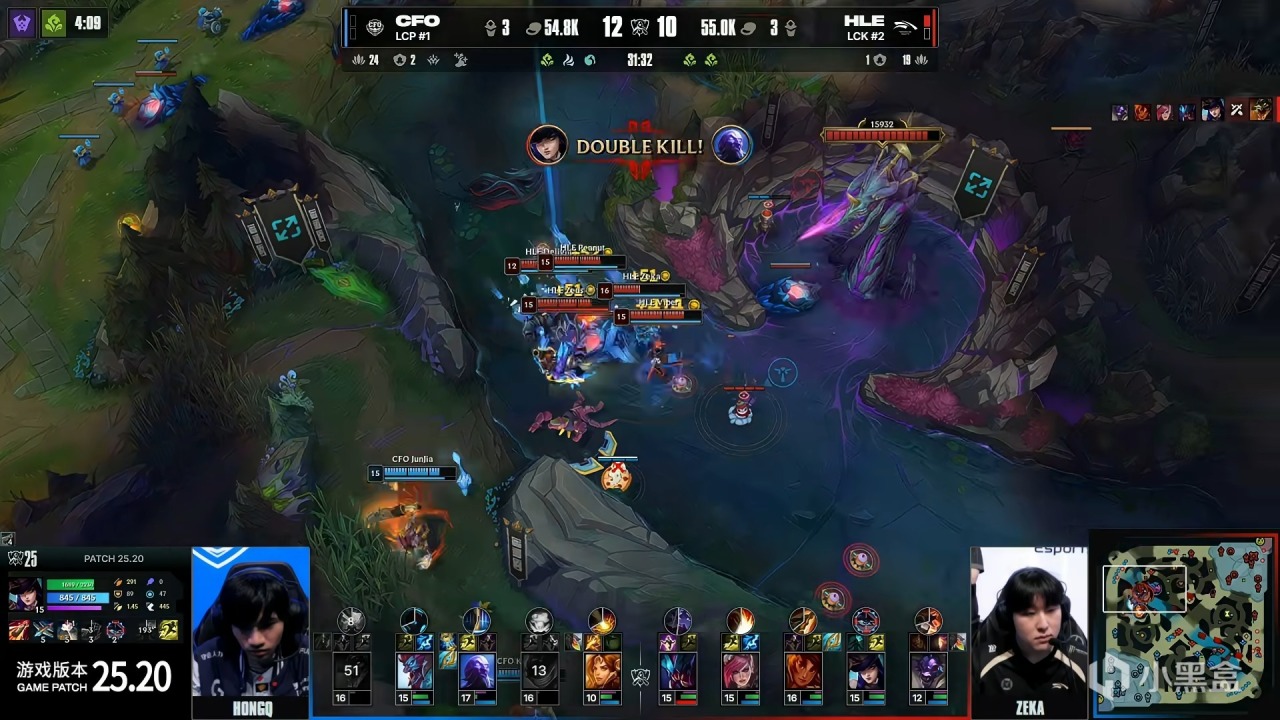This screenshot has width=1280, height=720.
Task: Click the dead champion portrait showing 13
Action: click(x=539, y=670)
